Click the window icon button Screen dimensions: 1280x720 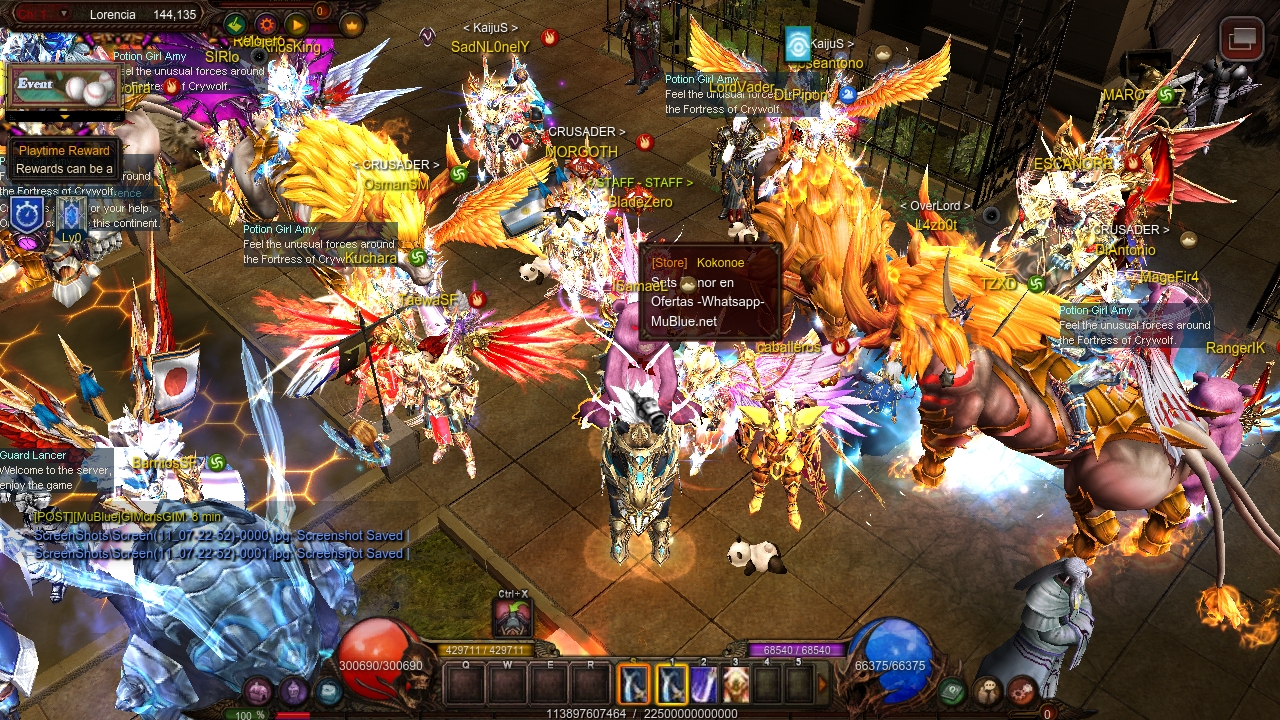coord(1241,40)
